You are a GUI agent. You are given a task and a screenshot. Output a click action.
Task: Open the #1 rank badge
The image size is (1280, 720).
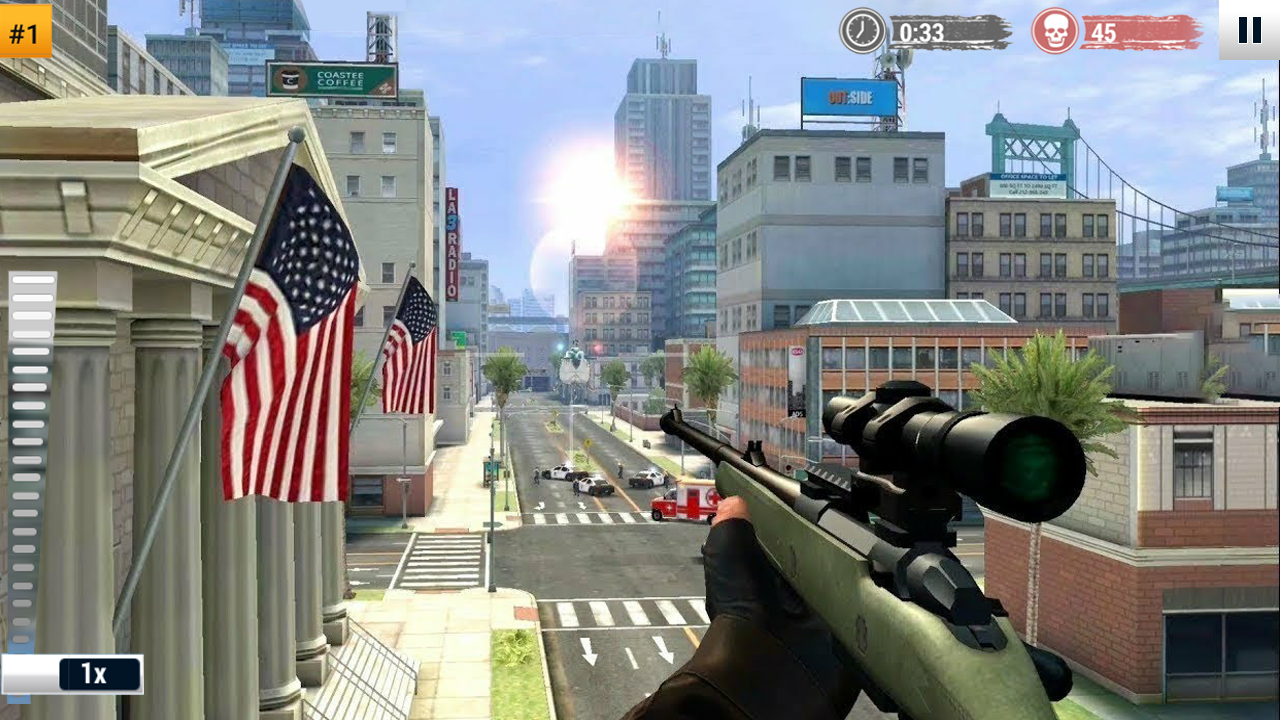click(x=26, y=31)
